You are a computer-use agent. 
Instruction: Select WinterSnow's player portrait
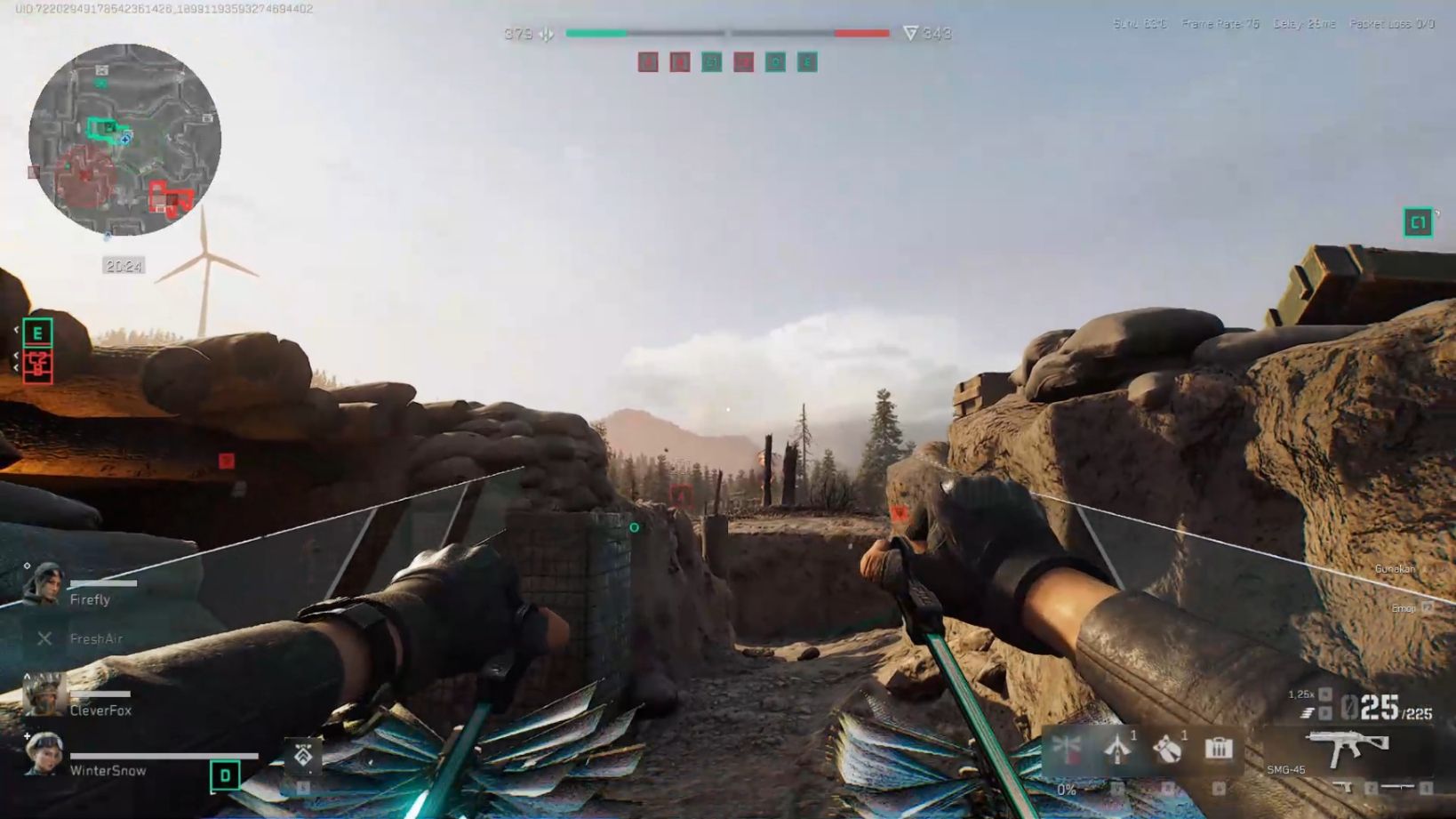click(43, 754)
